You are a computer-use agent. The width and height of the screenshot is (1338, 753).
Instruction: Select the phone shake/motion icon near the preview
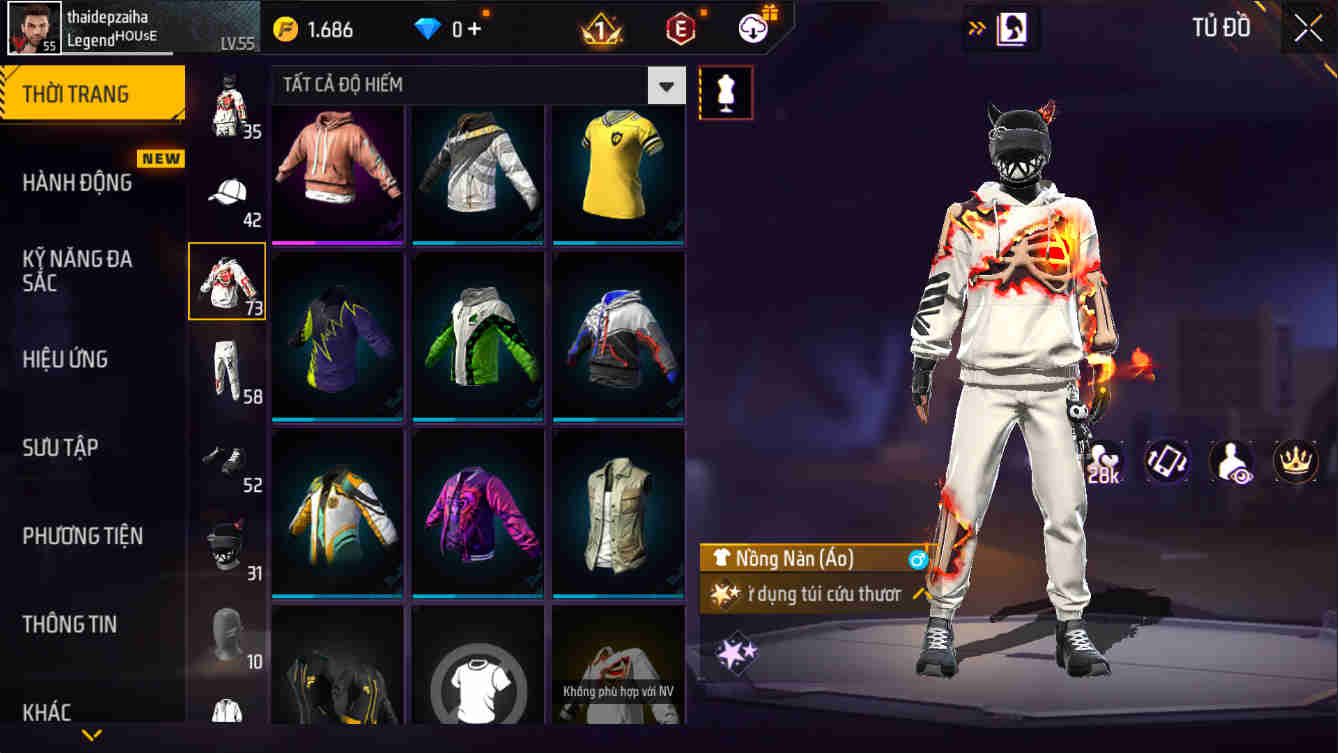[x=1167, y=463]
